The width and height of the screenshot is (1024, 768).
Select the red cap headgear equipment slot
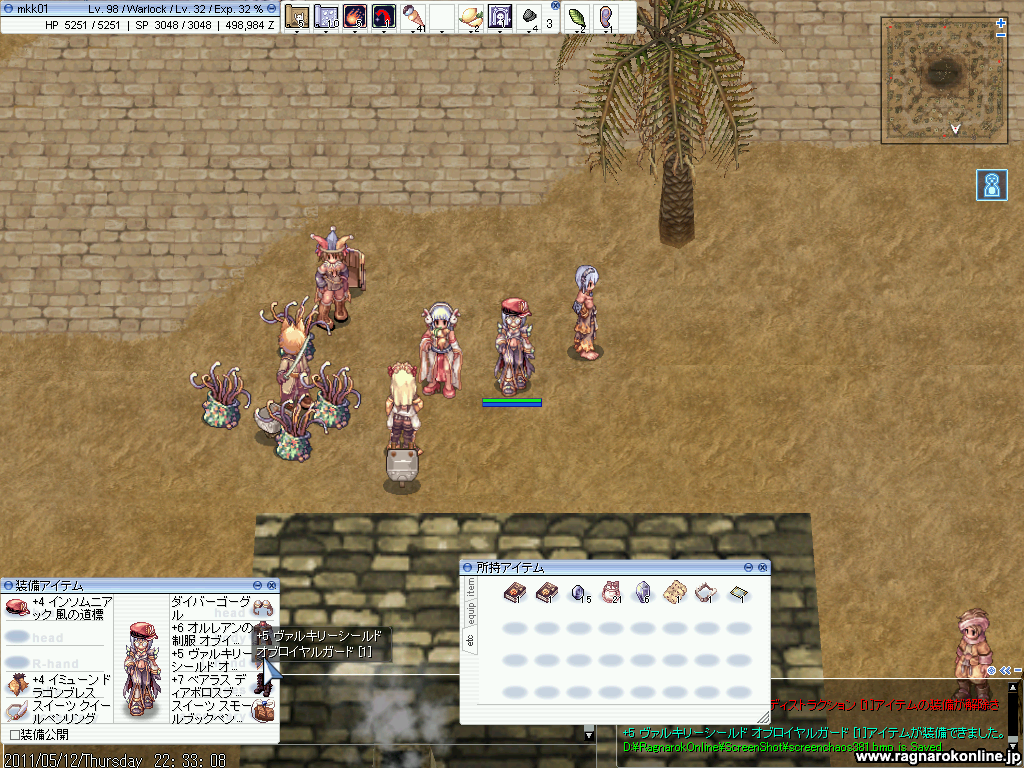coord(17,607)
